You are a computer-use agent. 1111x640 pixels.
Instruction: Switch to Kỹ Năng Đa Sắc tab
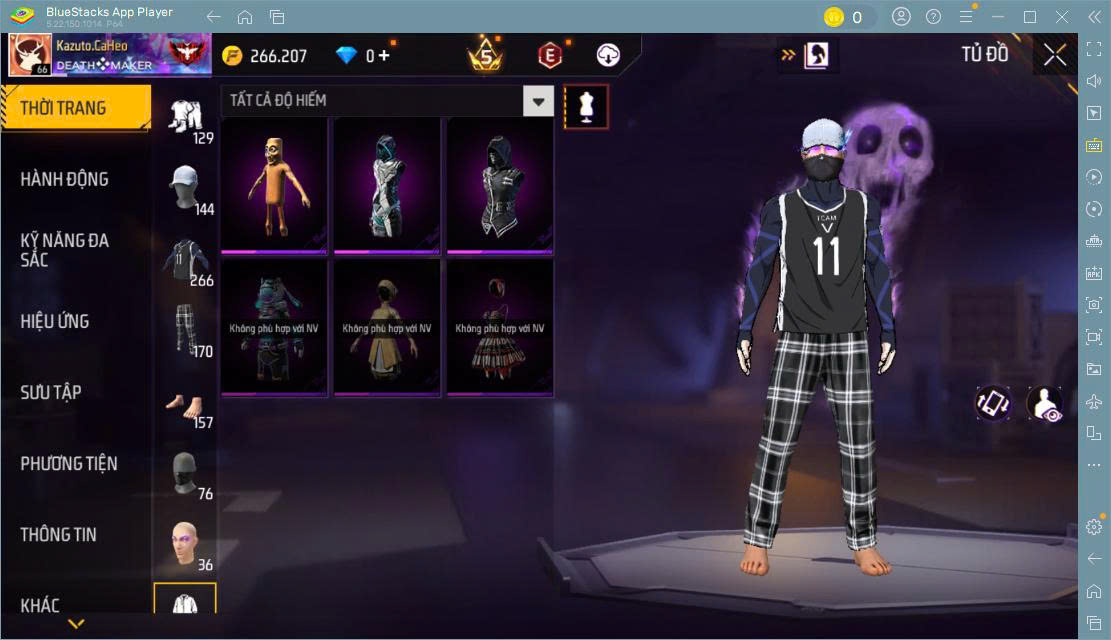(65, 250)
